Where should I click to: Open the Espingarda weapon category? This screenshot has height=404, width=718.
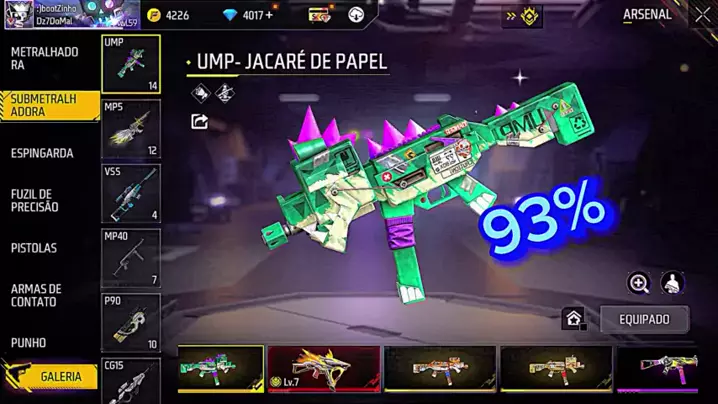[42, 153]
